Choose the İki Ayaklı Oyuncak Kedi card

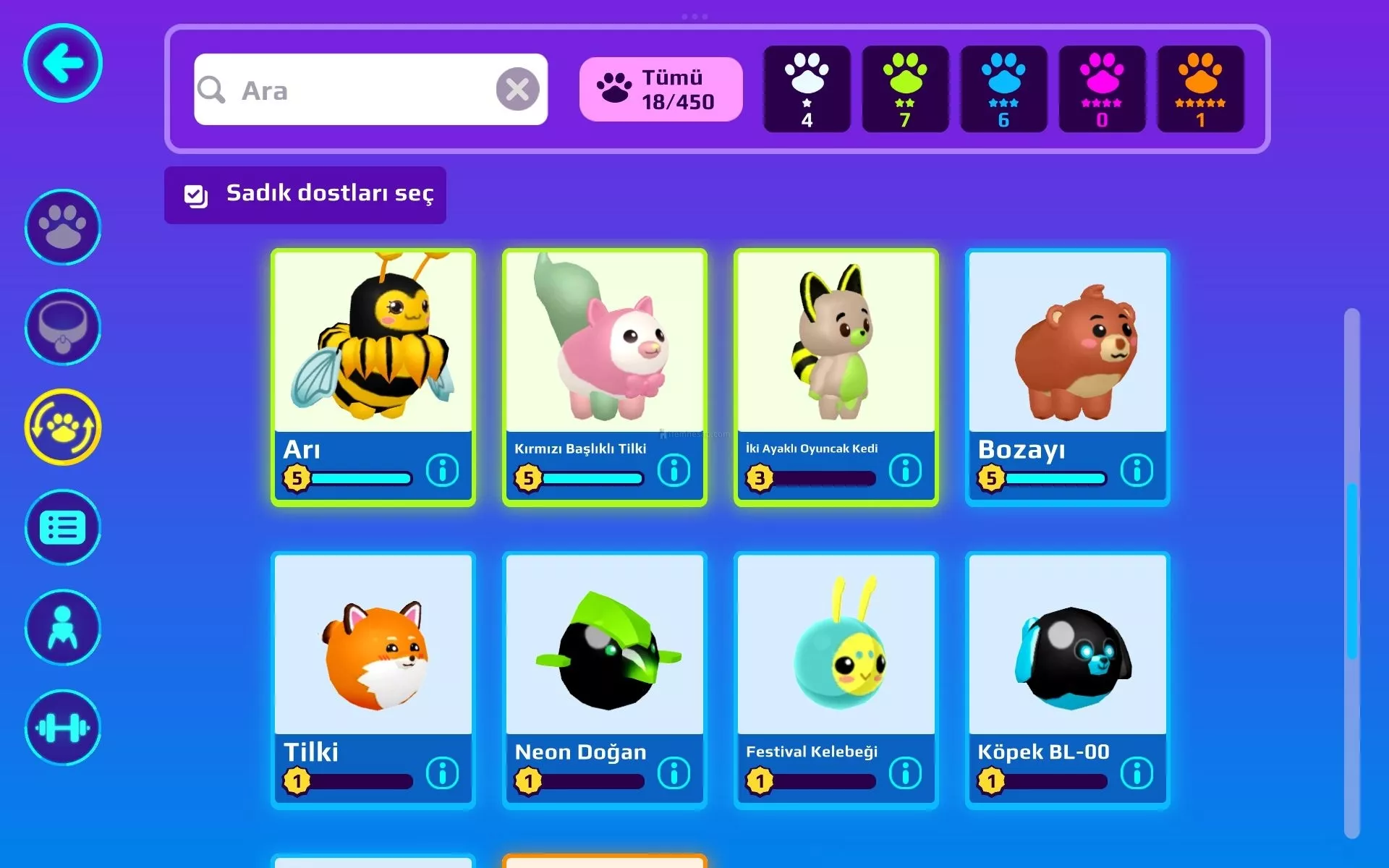click(836, 347)
